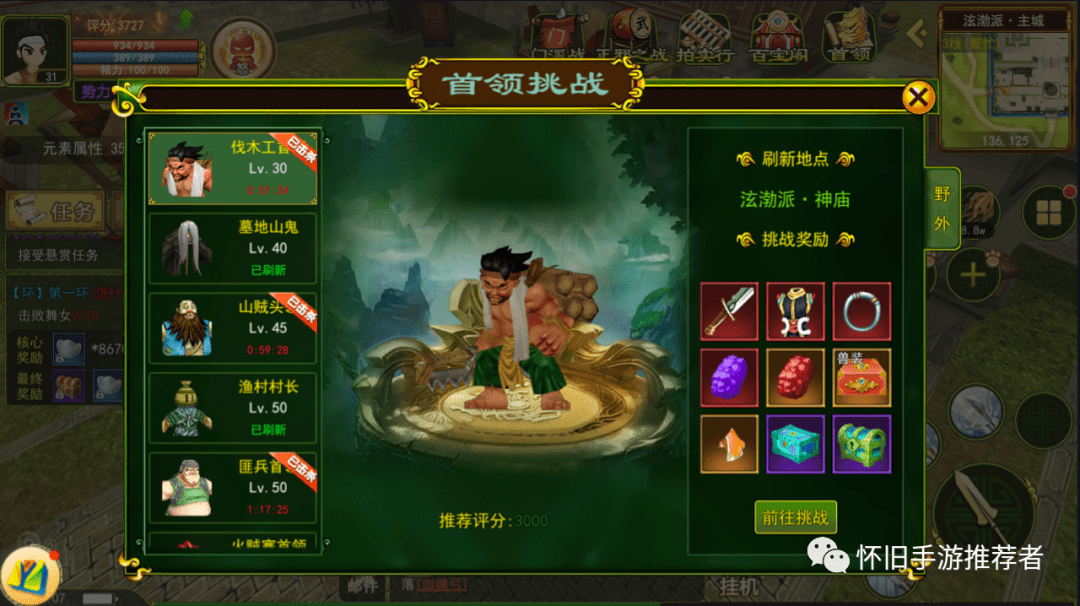1080x606 pixels.
Task: Open the 兽装 red chest reward
Action: tap(861, 377)
